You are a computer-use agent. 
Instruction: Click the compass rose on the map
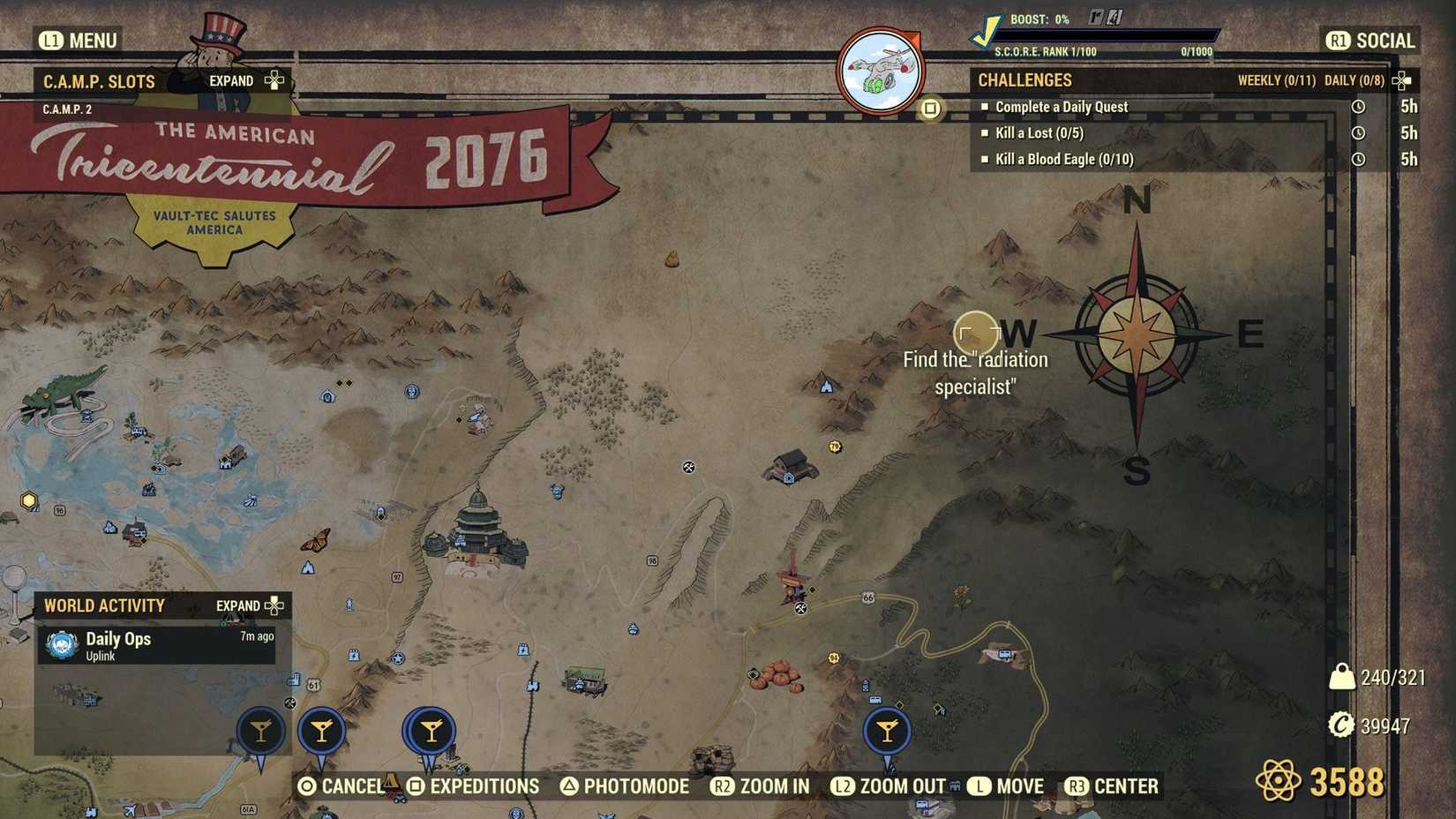[x=1138, y=336]
